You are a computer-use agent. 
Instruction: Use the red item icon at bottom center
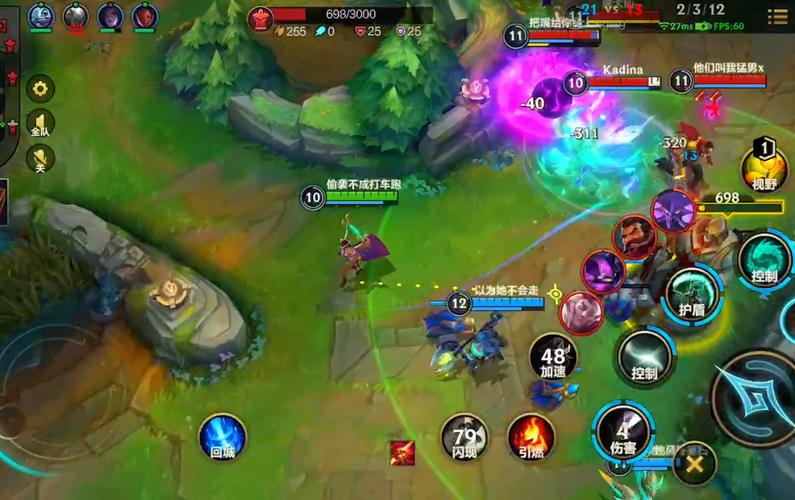point(403,452)
